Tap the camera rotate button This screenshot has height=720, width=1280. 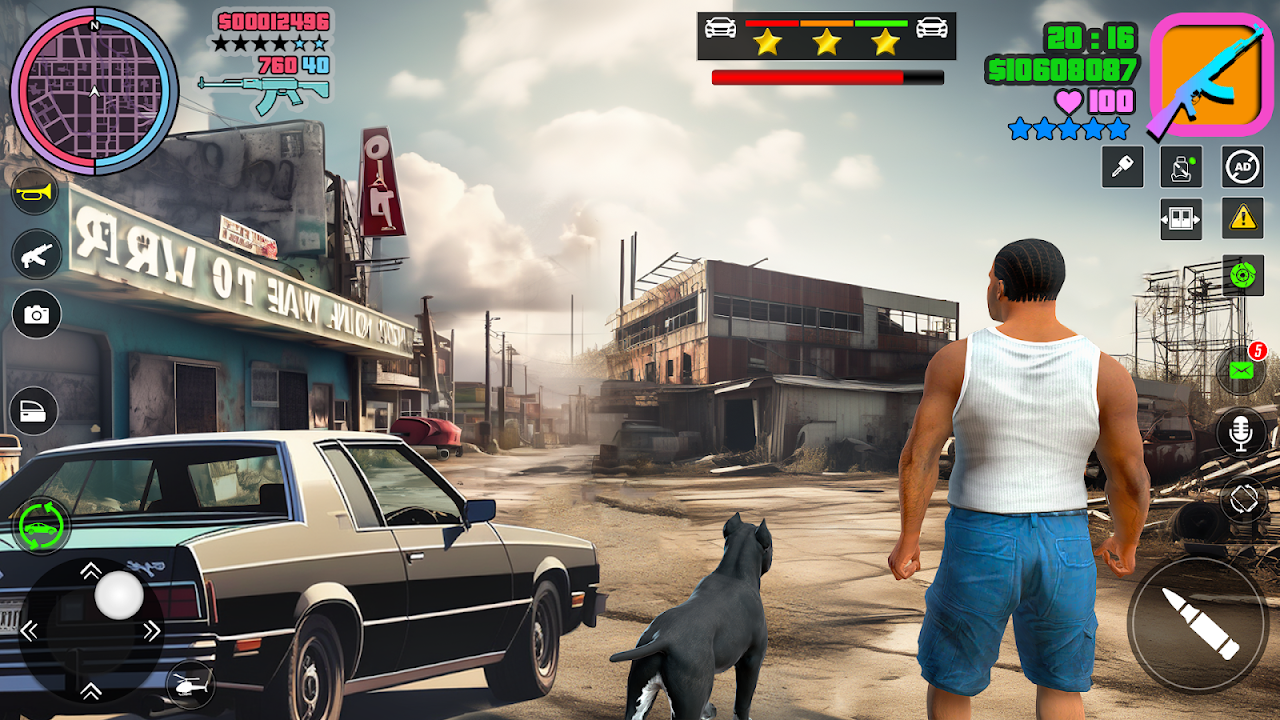(x=1241, y=499)
